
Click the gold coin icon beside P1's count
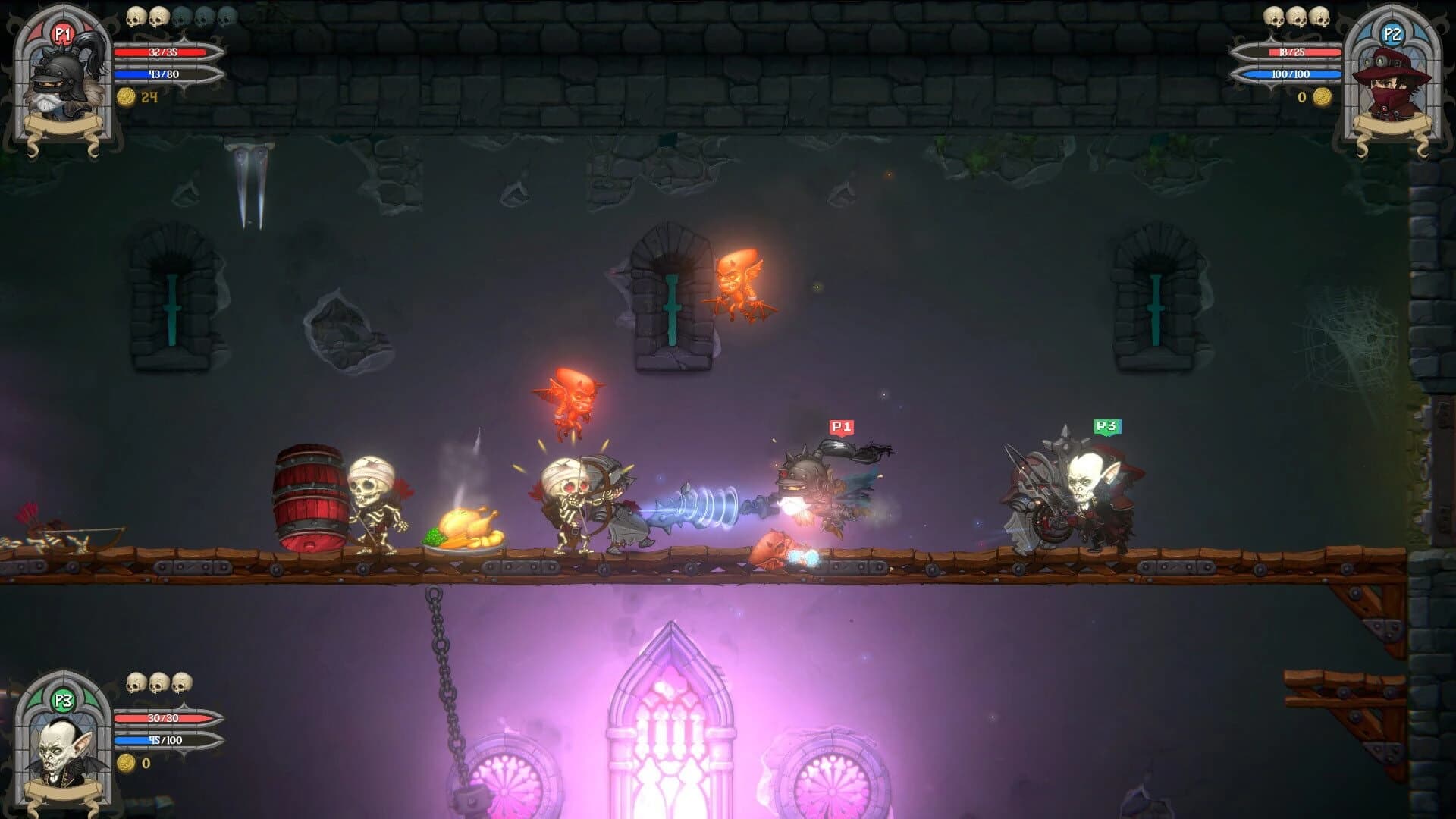click(x=125, y=97)
